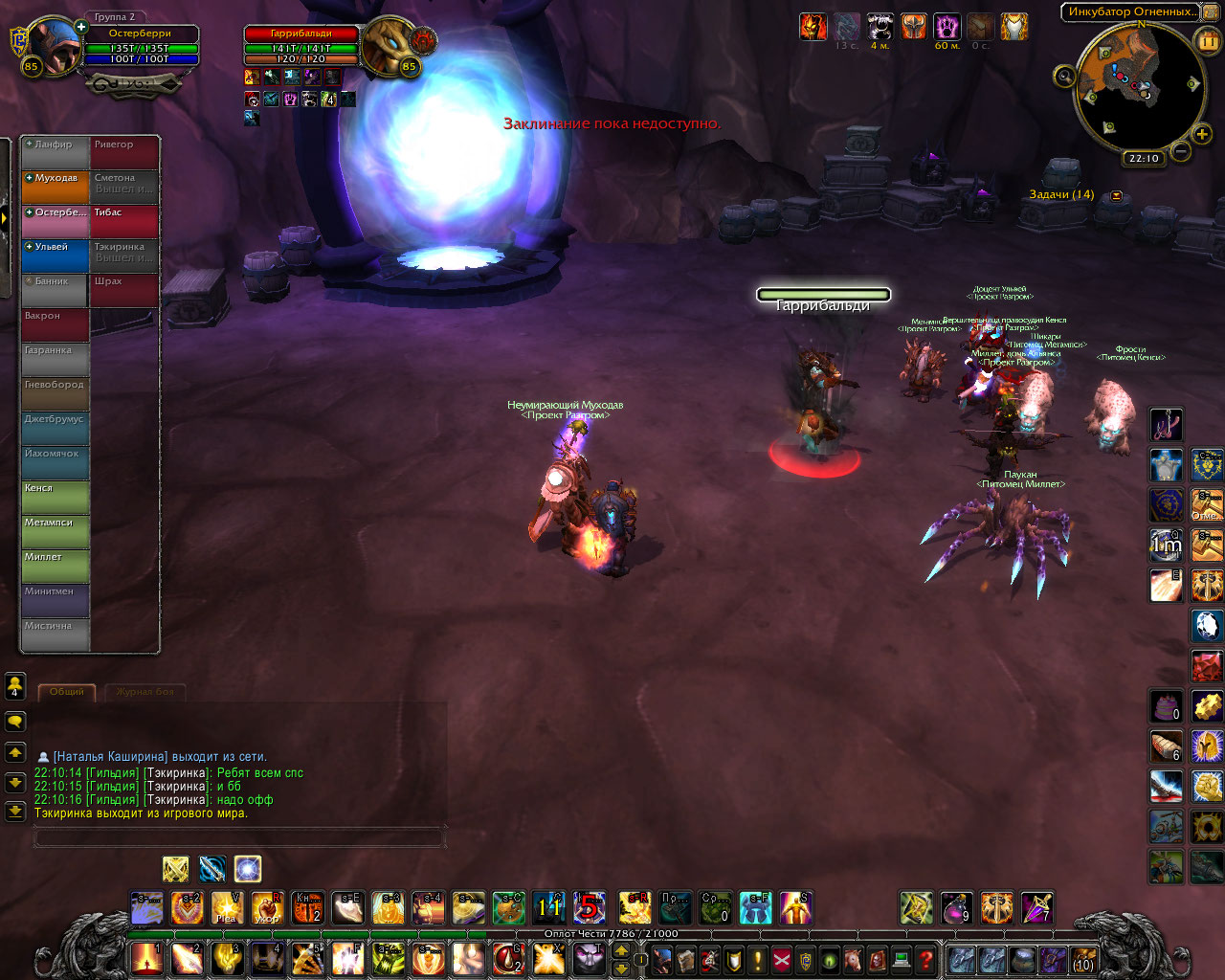
Task: Select raid member Тибас in the raid frame
Action: [124, 221]
